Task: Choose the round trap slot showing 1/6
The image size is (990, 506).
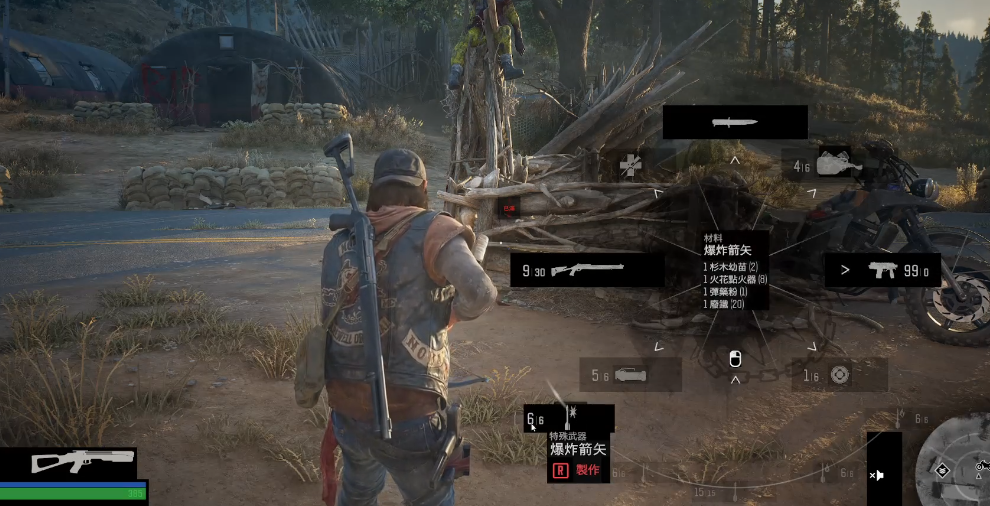Action: tap(838, 375)
